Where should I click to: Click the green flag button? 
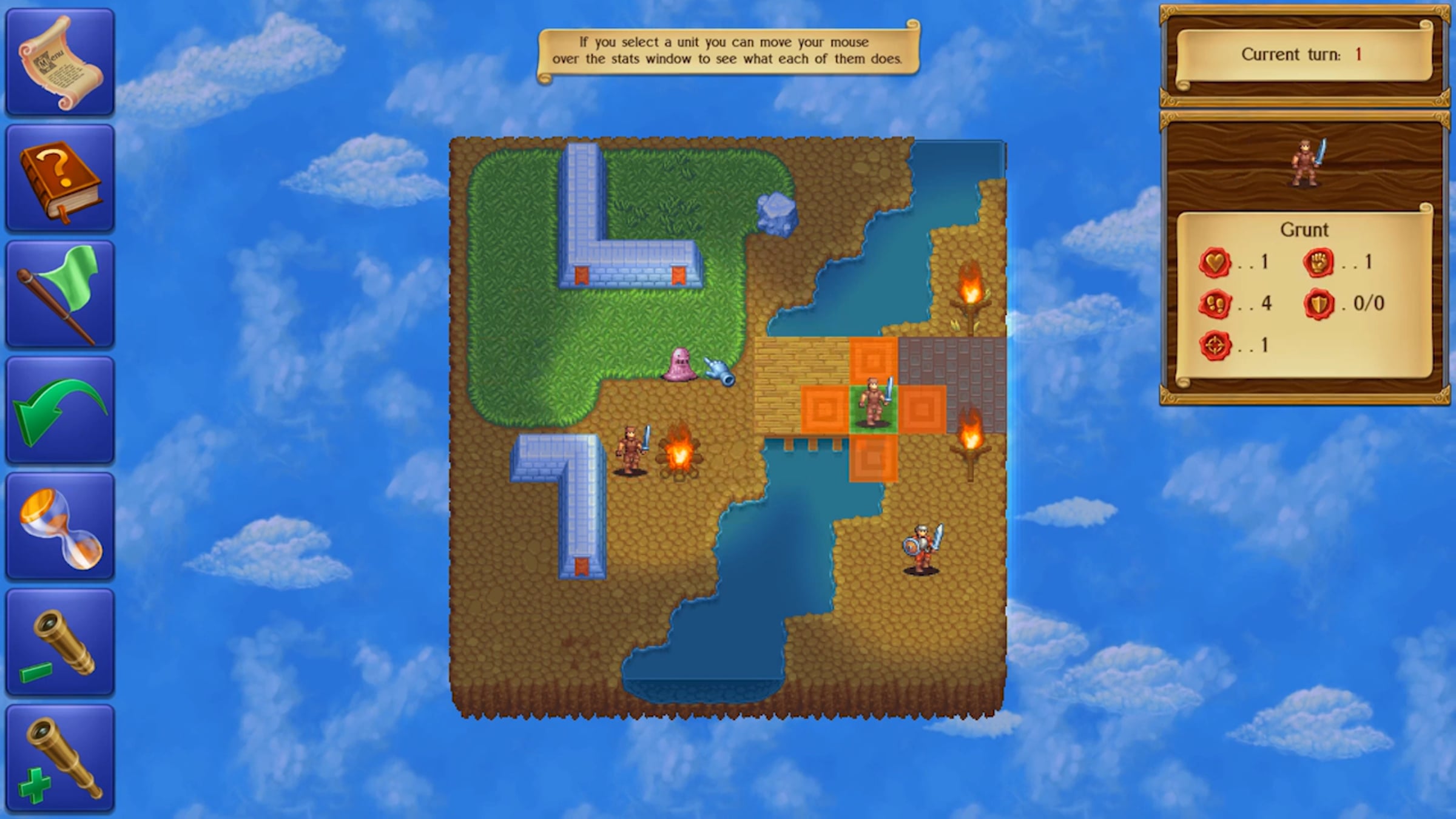[60, 294]
